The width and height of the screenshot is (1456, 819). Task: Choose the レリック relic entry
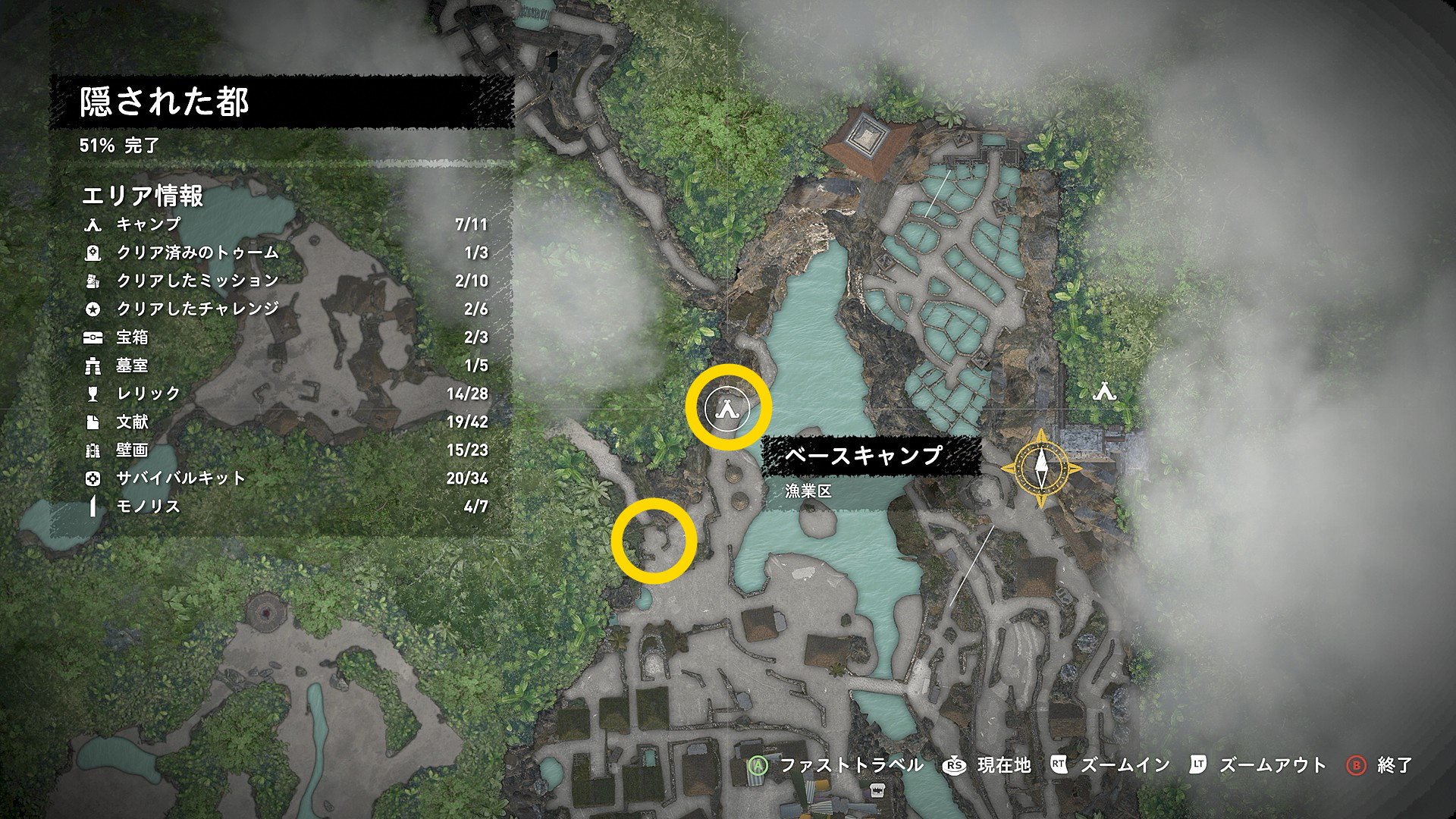pos(148,394)
